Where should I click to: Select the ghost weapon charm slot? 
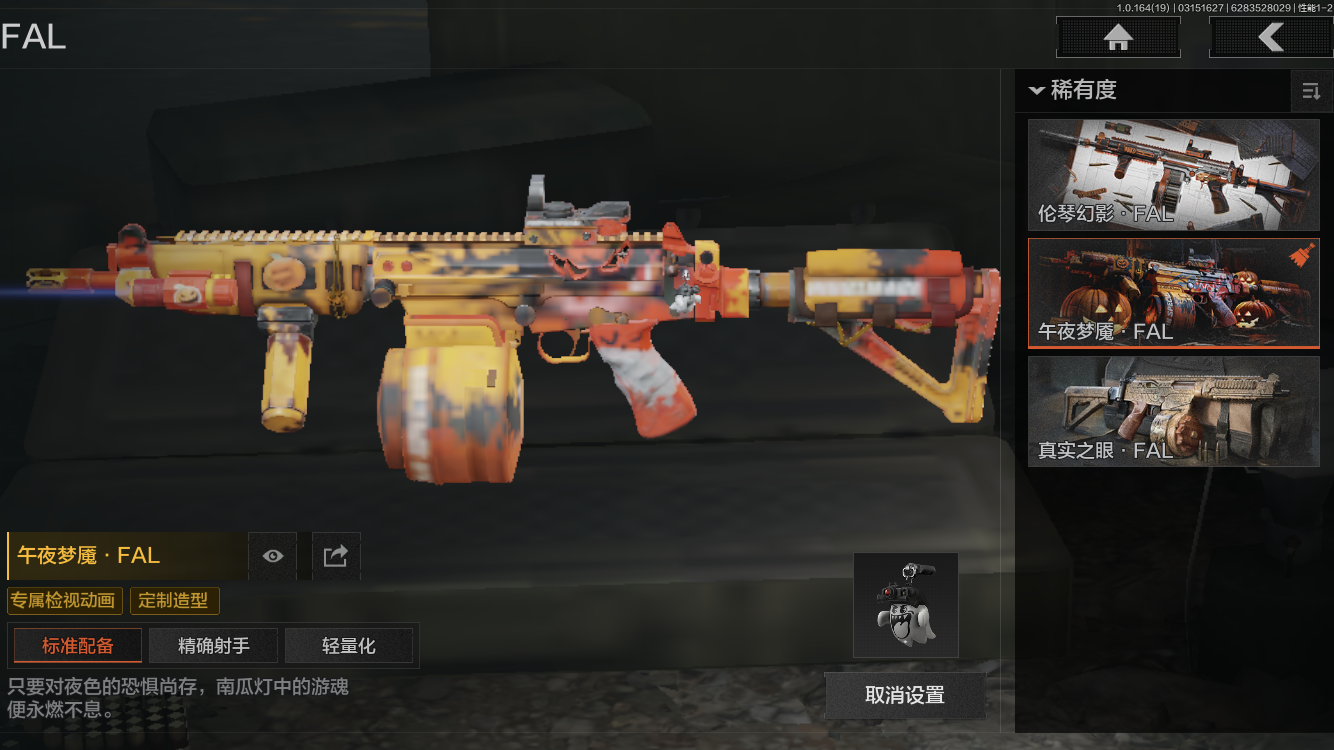click(905, 605)
